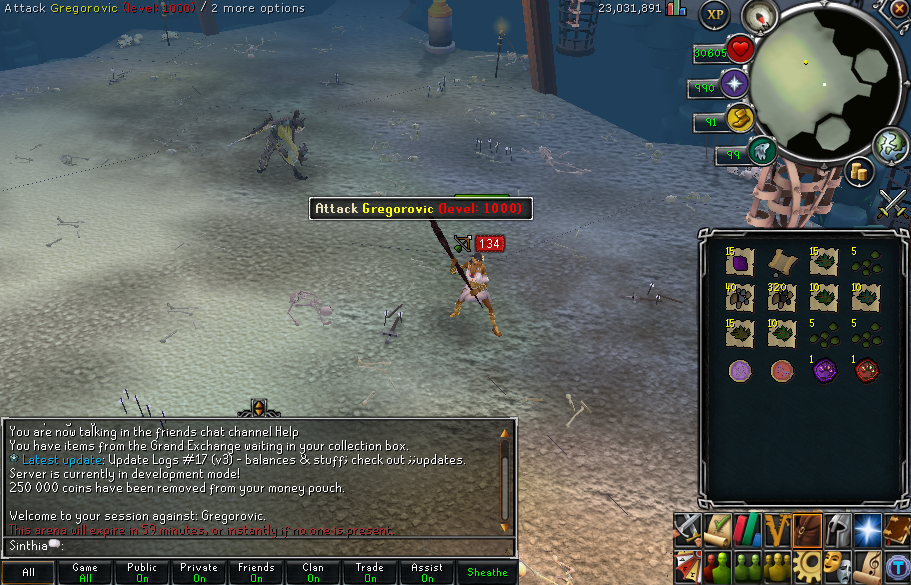The height and width of the screenshot is (585, 911).
Task: Select the purple item note with 15
Action: click(x=741, y=262)
